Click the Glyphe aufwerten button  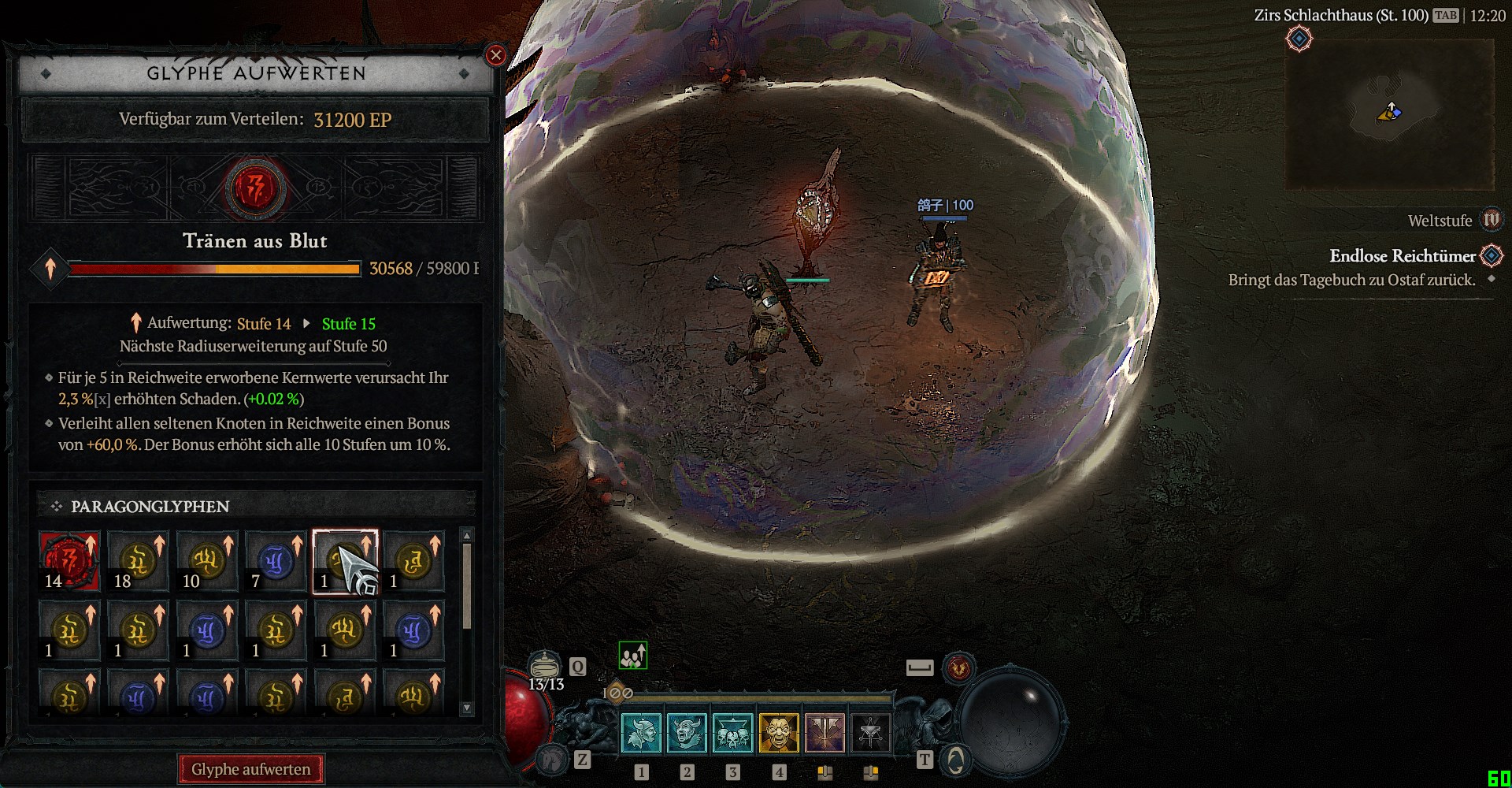(251, 769)
